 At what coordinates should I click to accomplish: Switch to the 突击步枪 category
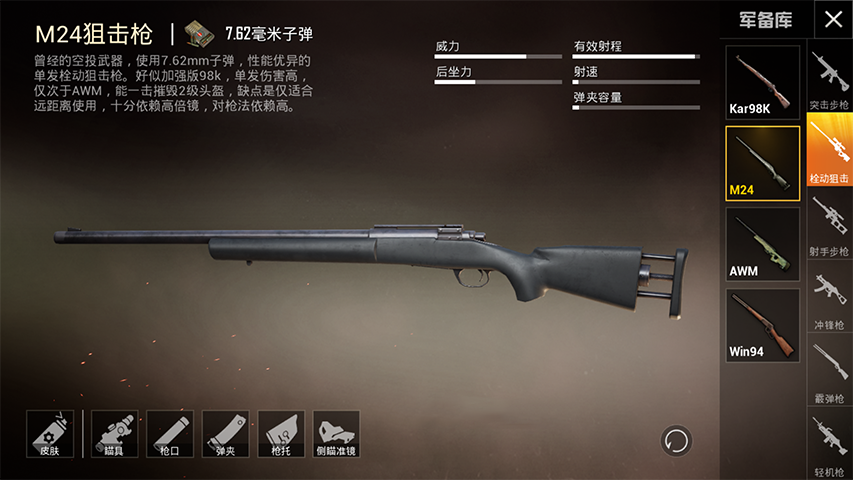[829, 80]
